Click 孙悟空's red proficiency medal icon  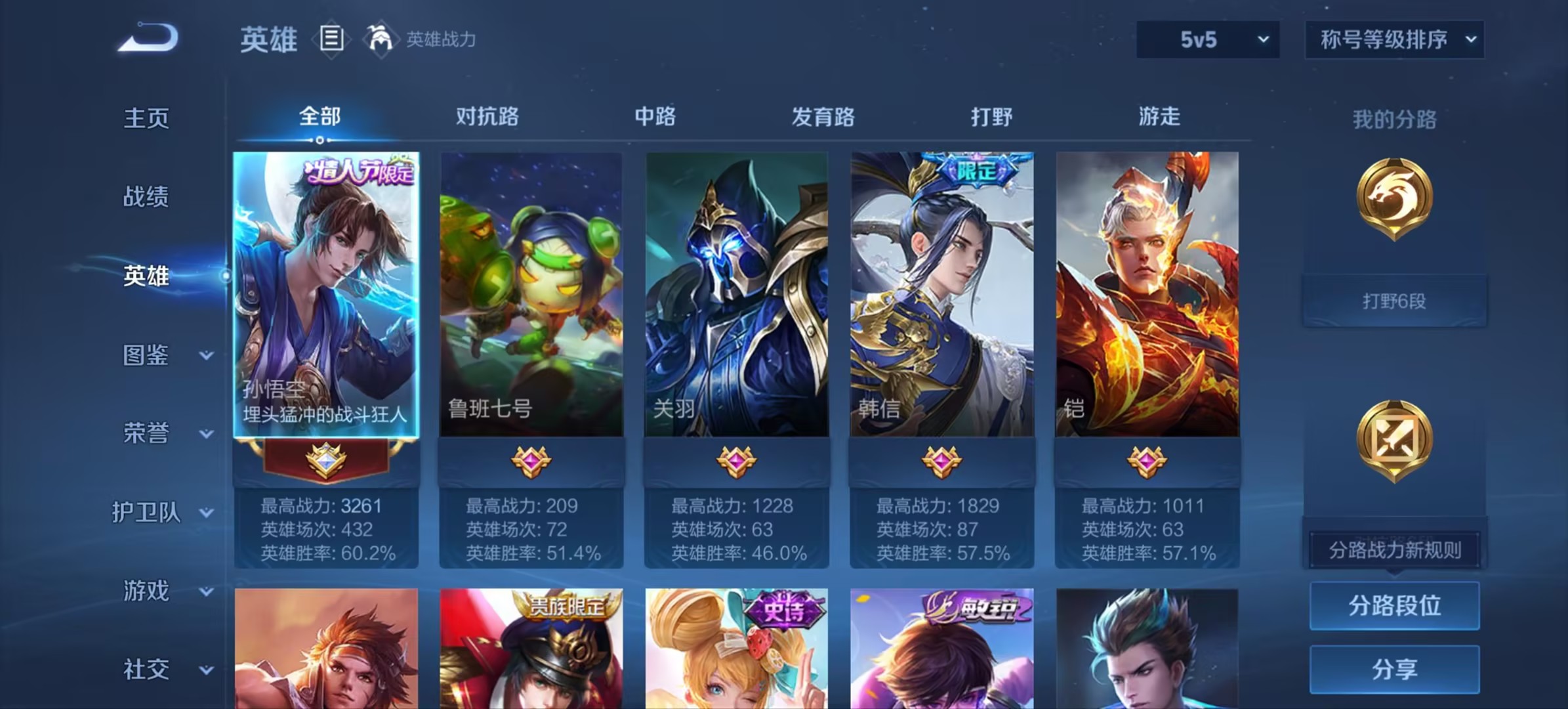coord(327,462)
